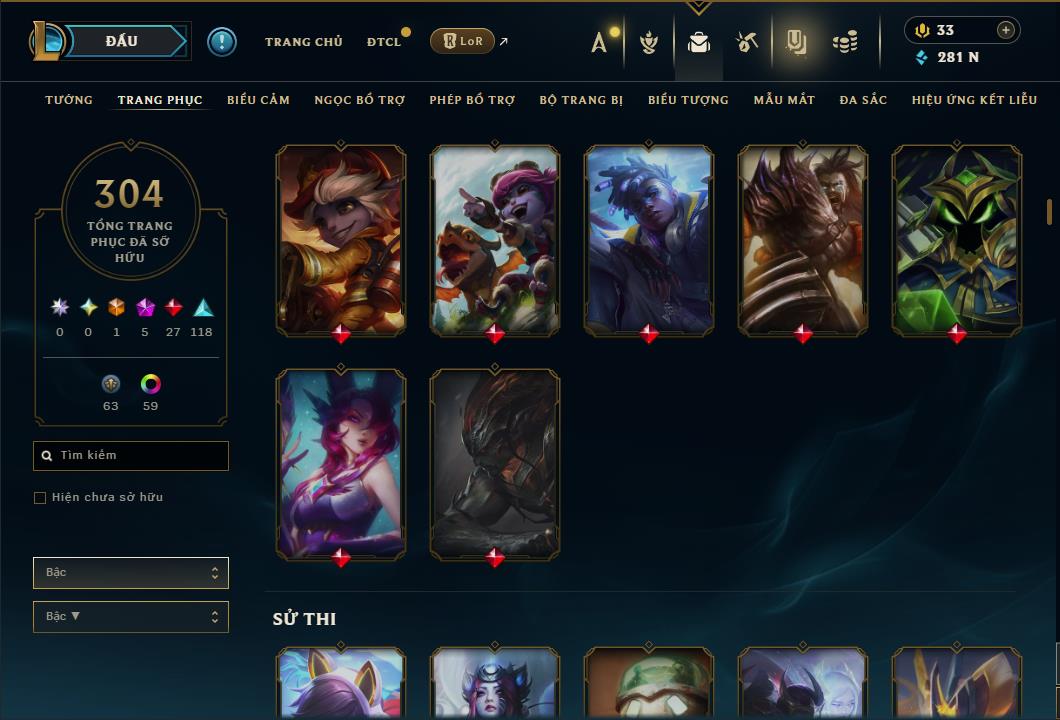Screen dimensions: 1060x720
Task: Switch to the TƯỚNG champions tab
Action: click(x=69, y=100)
